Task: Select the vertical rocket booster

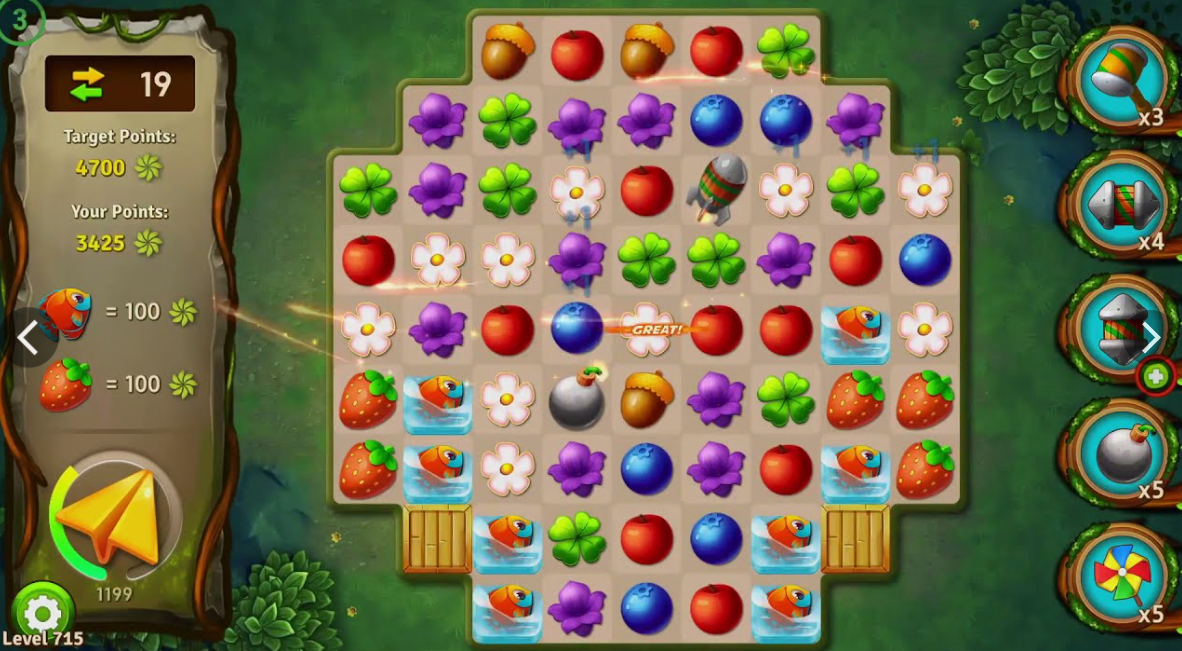Action: pos(1118,328)
